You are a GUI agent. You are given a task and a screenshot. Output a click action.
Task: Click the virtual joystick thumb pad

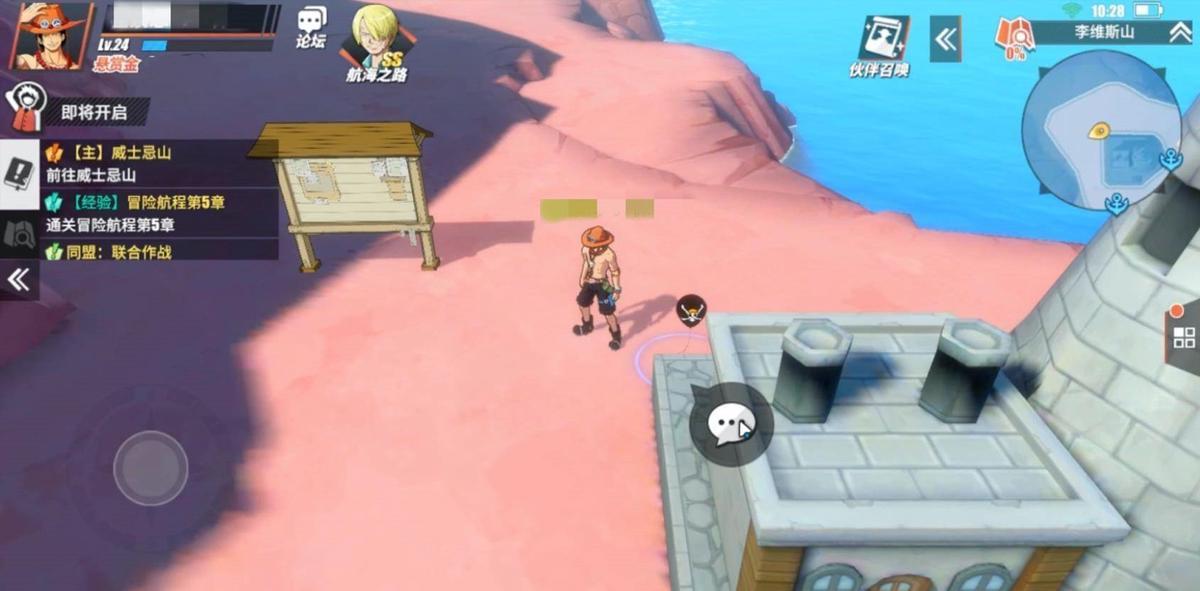pyautogui.click(x=150, y=468)
